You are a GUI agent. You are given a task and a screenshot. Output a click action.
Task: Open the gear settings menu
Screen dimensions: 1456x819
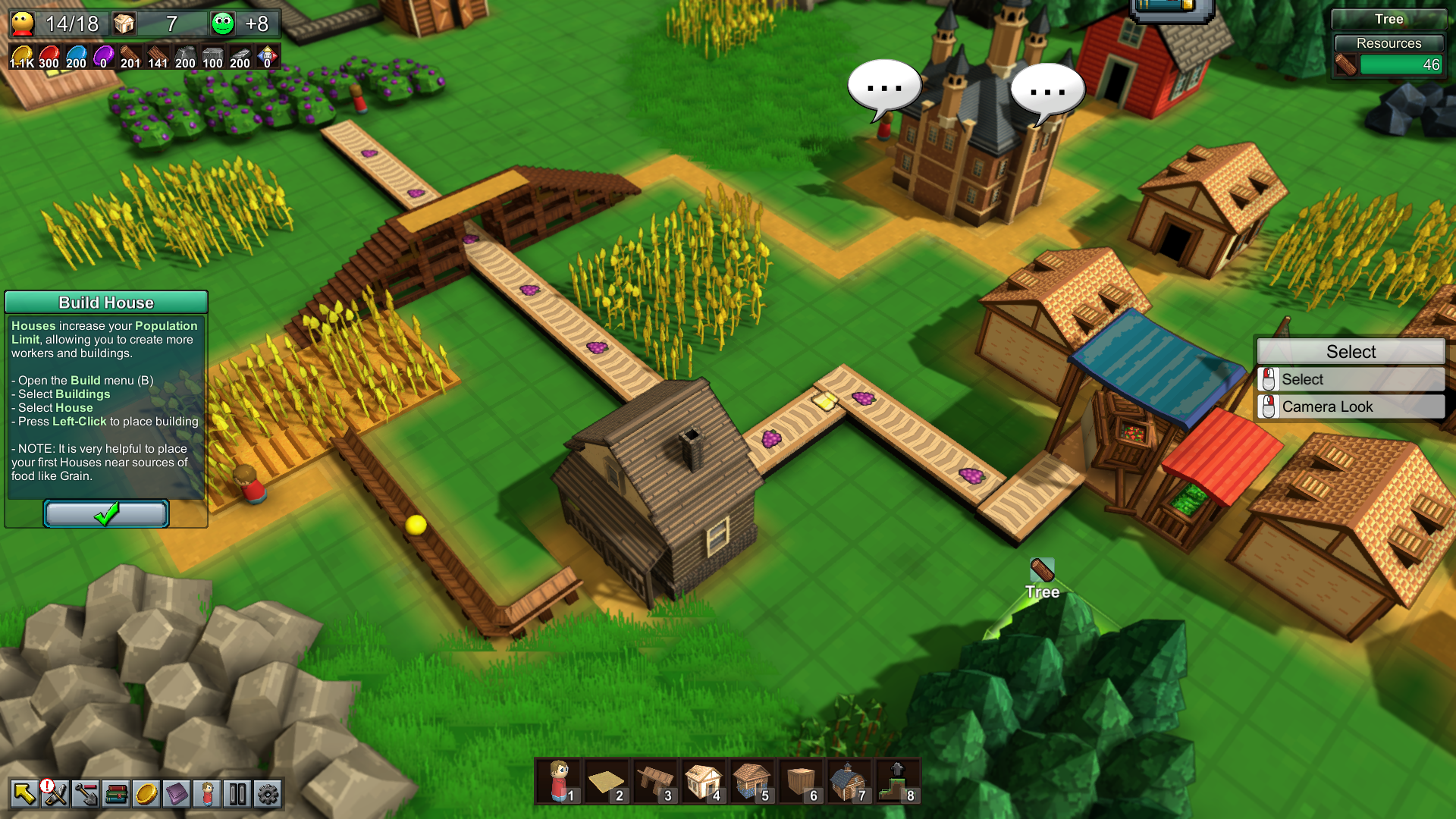(268, 794)
